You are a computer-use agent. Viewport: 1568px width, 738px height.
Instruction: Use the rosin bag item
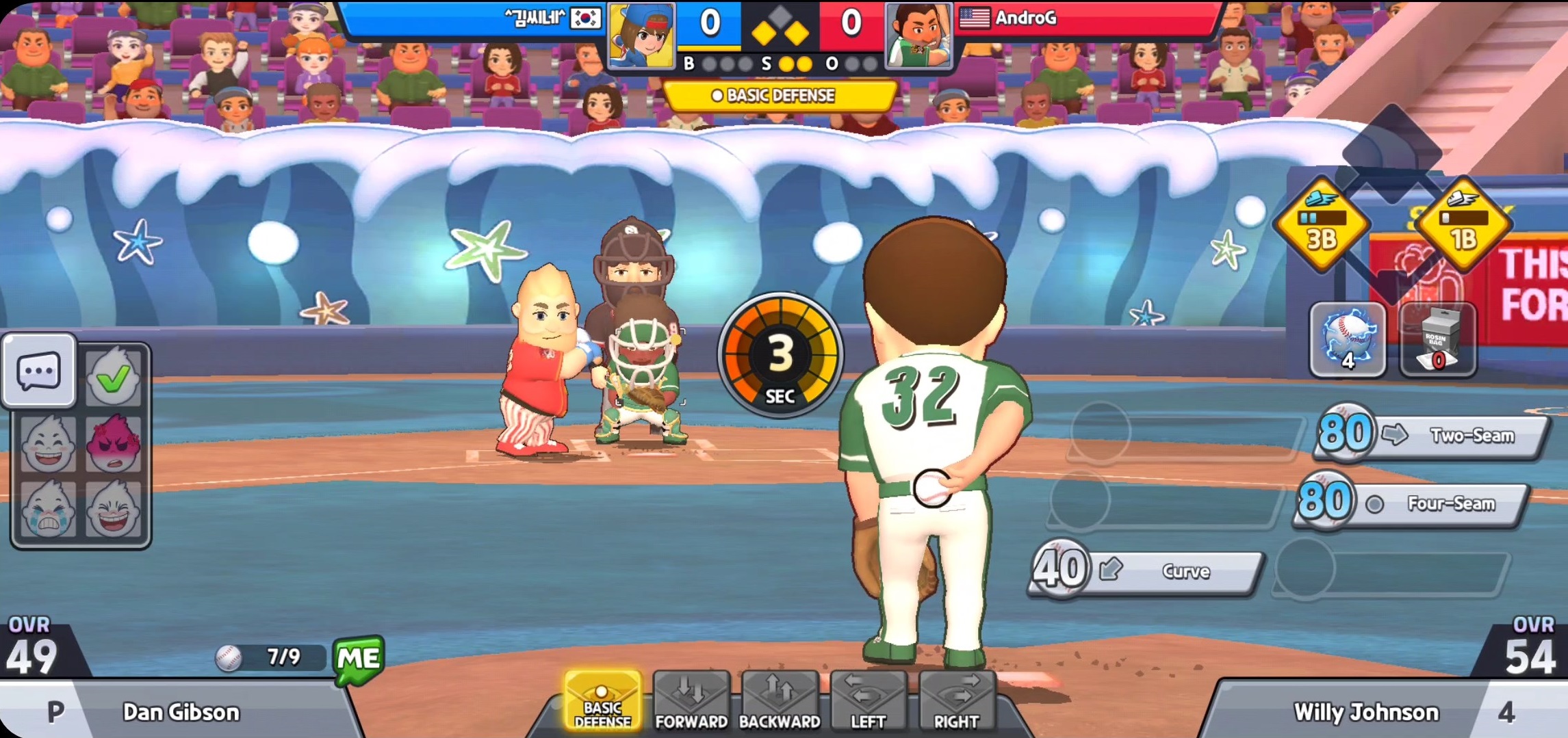click(x=1437, y=340)
